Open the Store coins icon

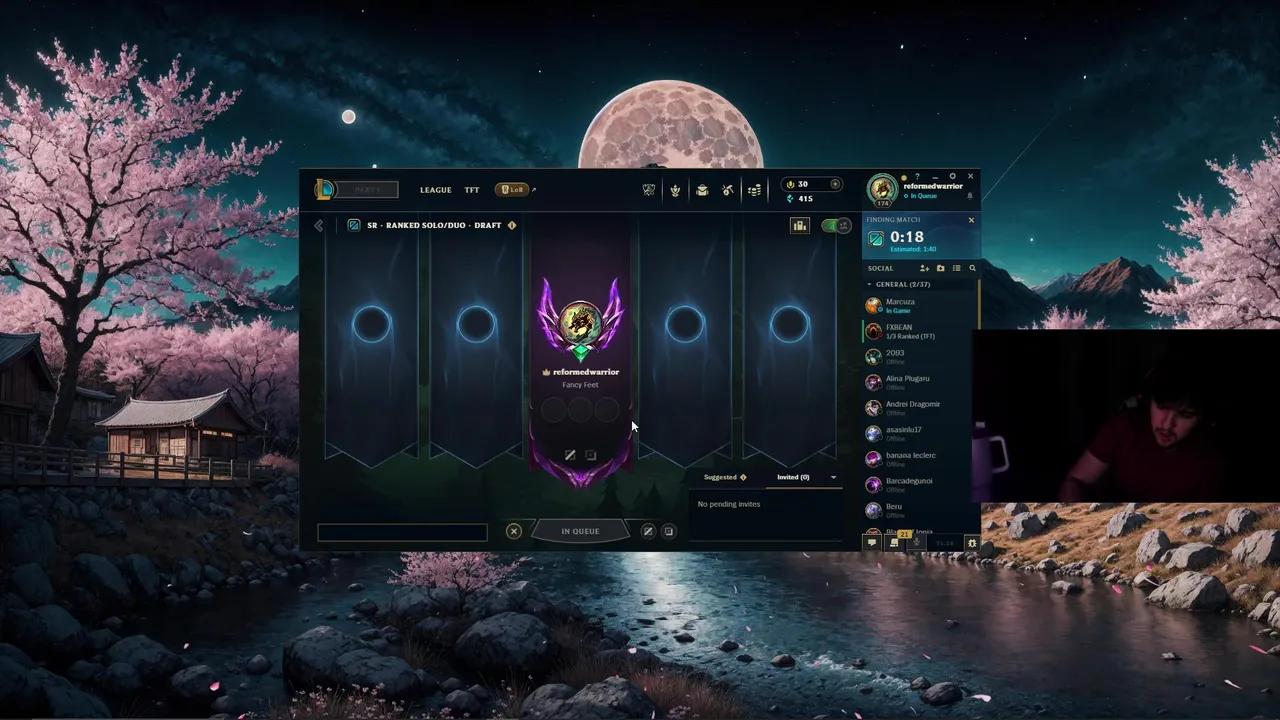756,190
